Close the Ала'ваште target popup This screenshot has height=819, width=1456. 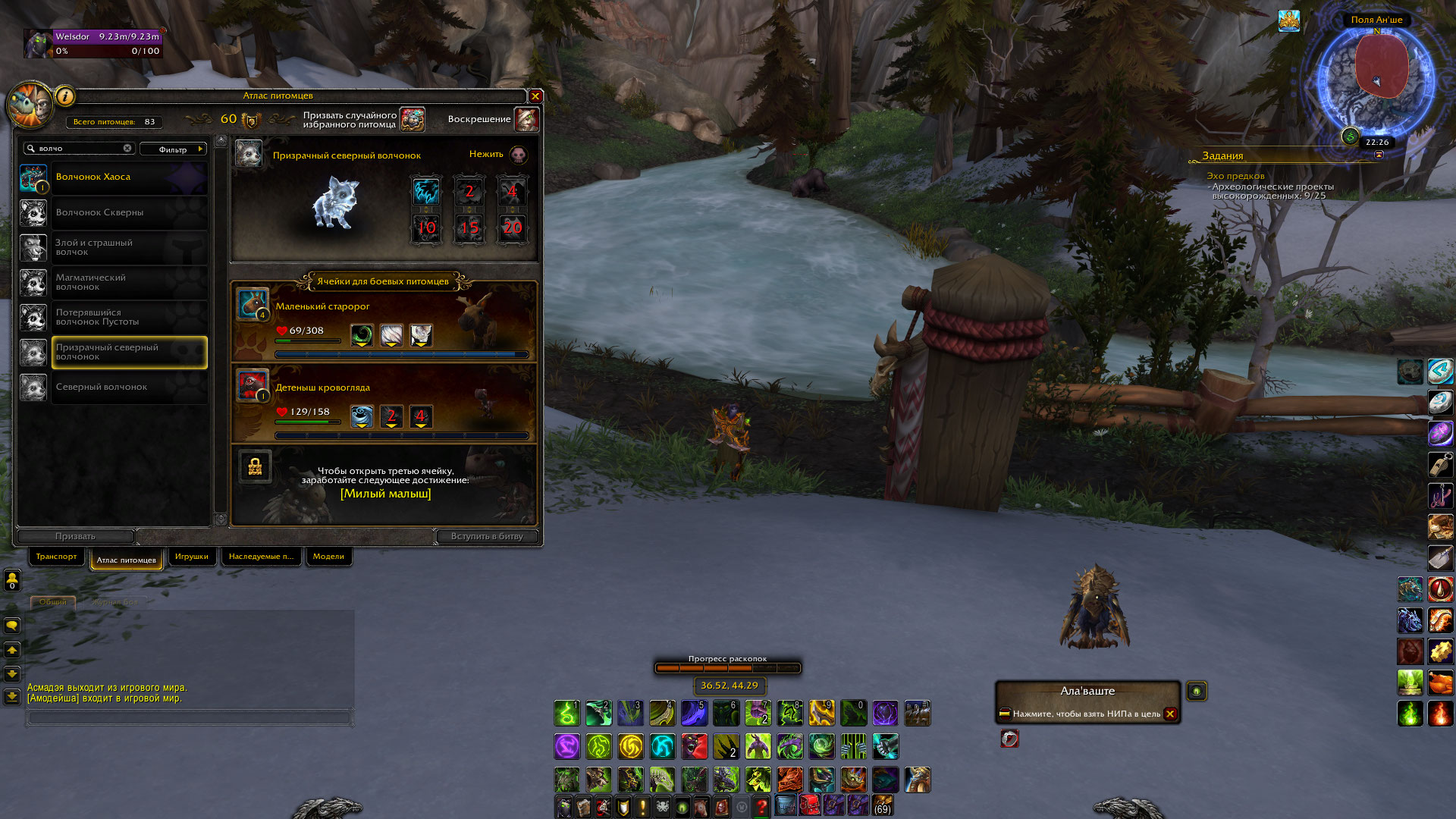pos(1170,714)
